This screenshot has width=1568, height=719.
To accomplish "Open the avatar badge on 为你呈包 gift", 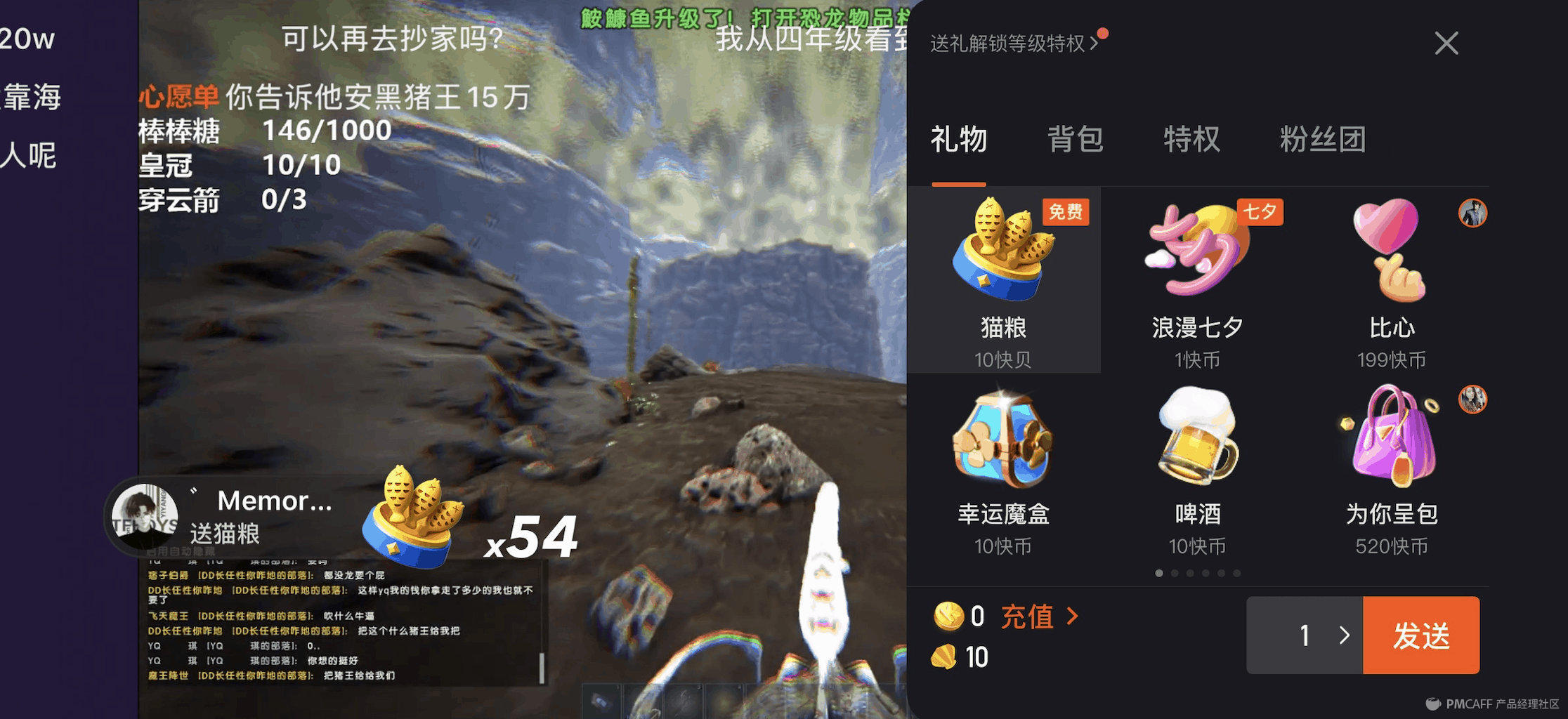I will coord(1473,399).
